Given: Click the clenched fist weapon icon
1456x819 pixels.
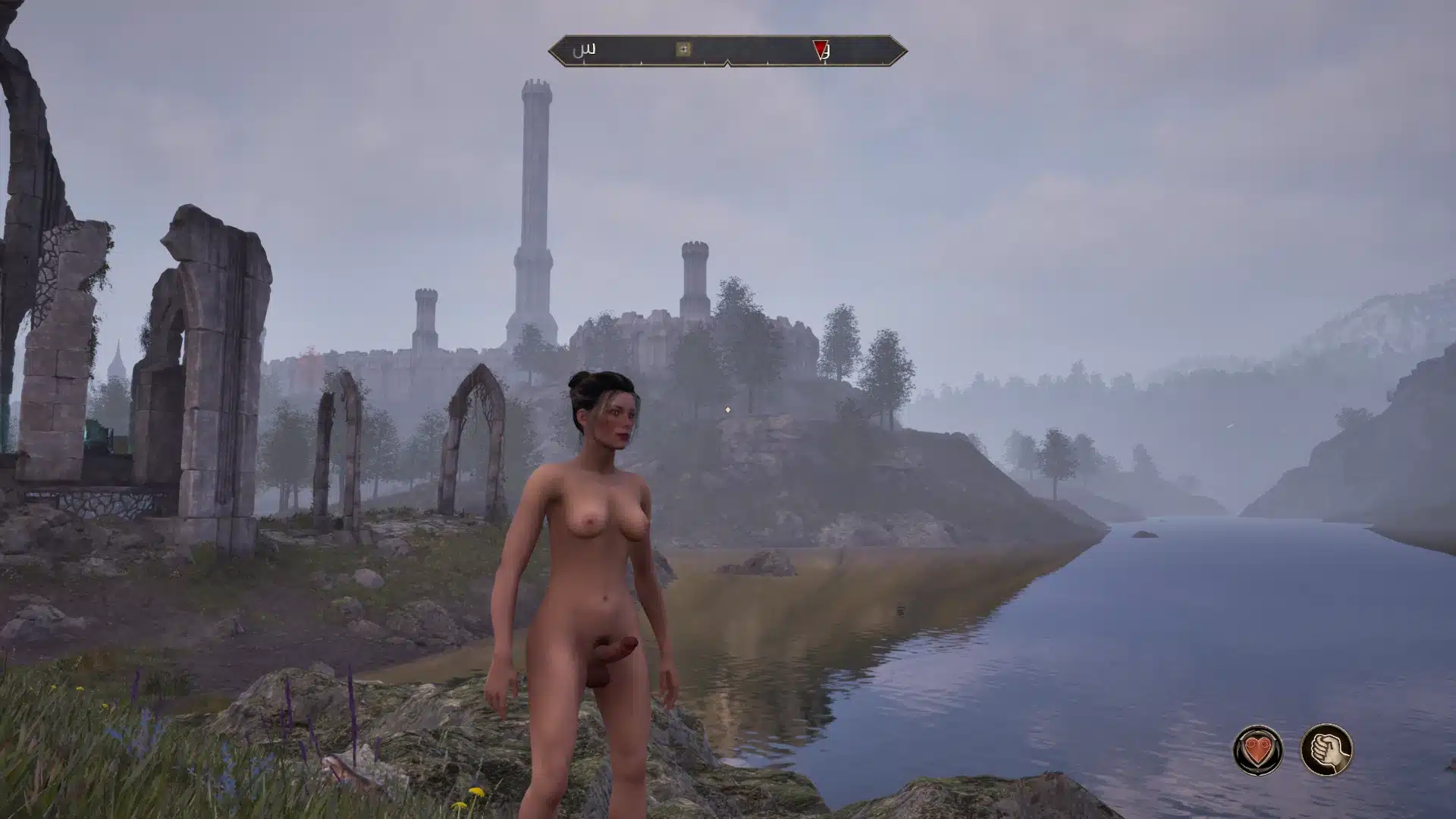Looking at the screenshot, I should (1326, 750).
